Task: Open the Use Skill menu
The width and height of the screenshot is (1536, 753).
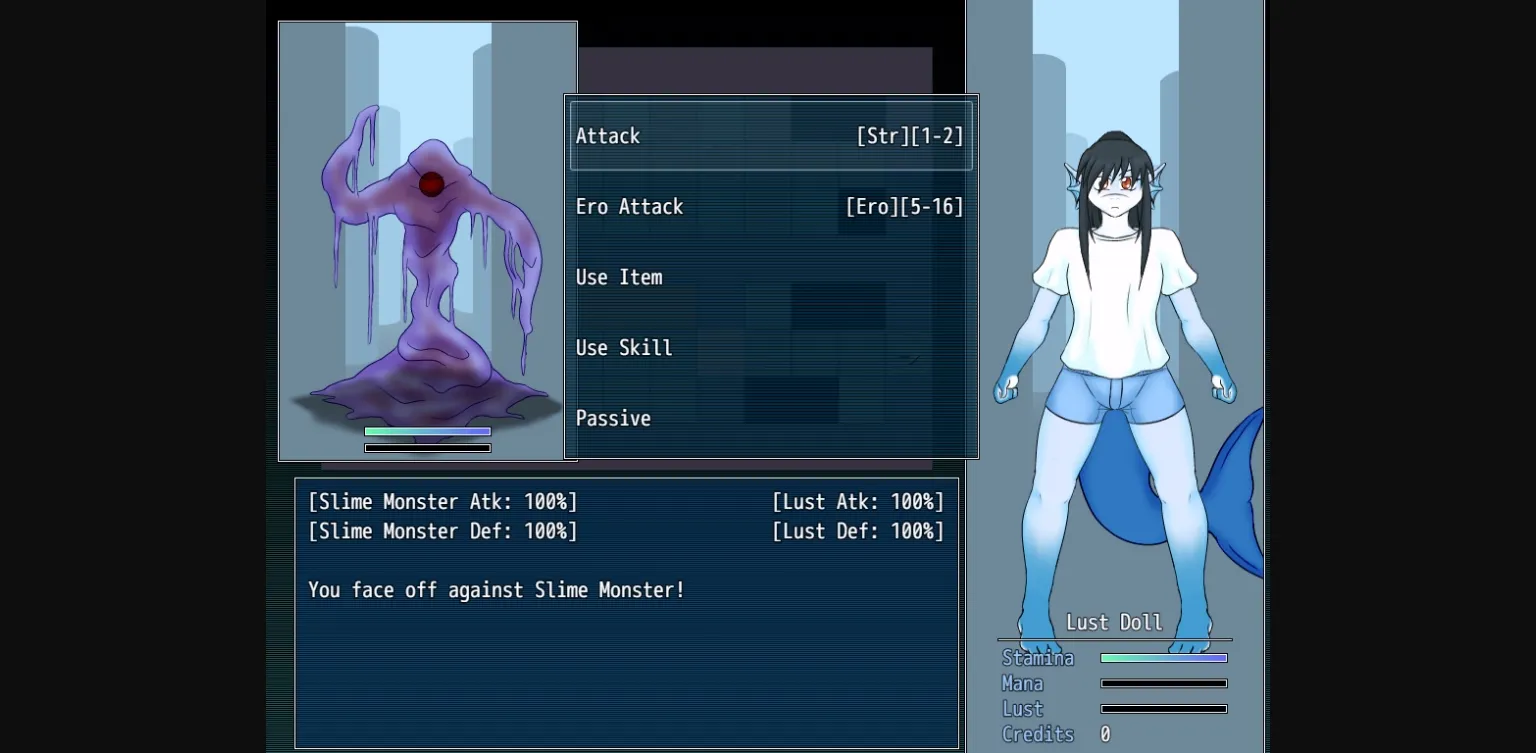Action: point(623,348)
